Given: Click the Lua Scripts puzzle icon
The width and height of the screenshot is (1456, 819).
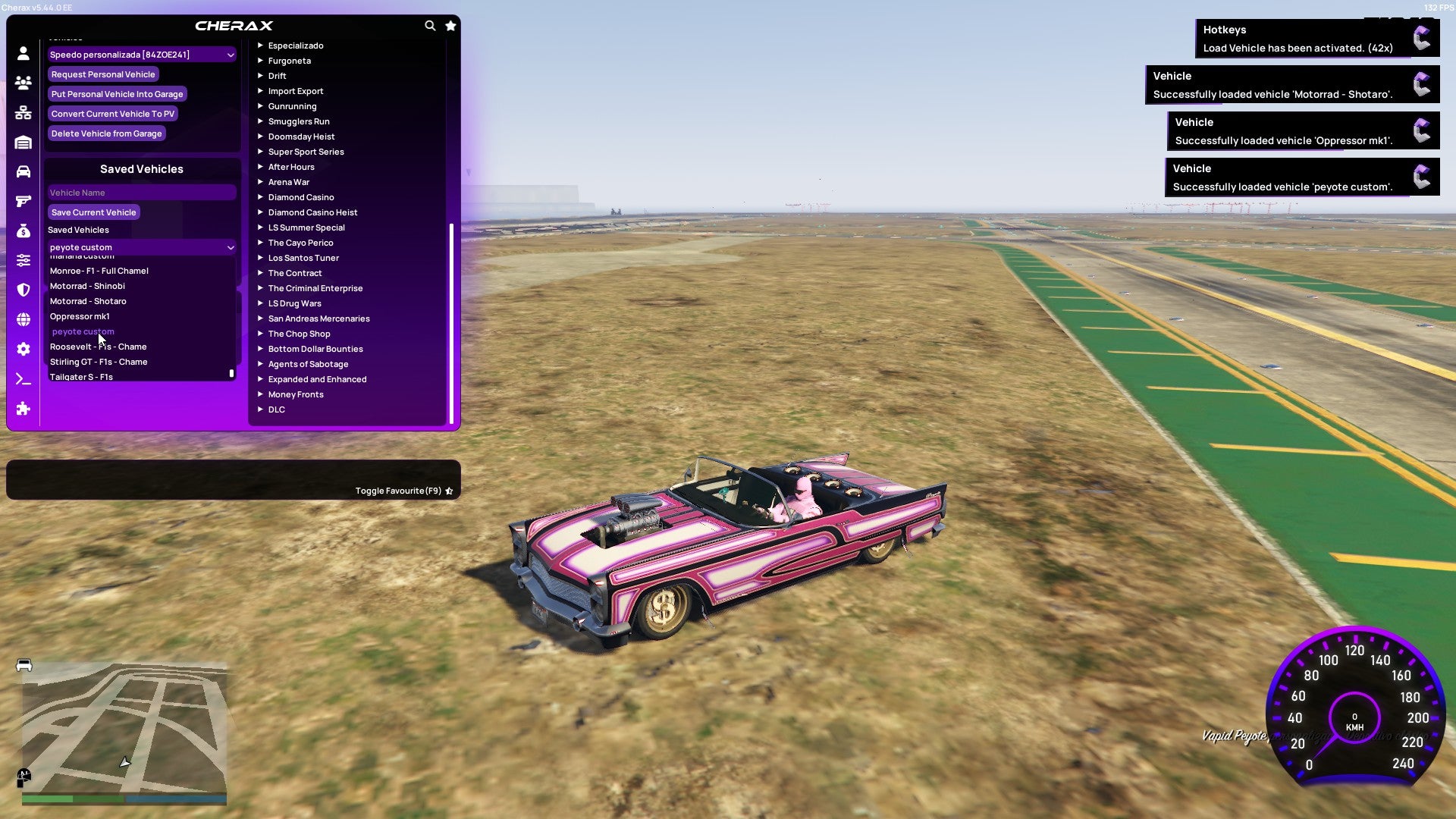Looking at the screenshot, I should tap(23, 409).
